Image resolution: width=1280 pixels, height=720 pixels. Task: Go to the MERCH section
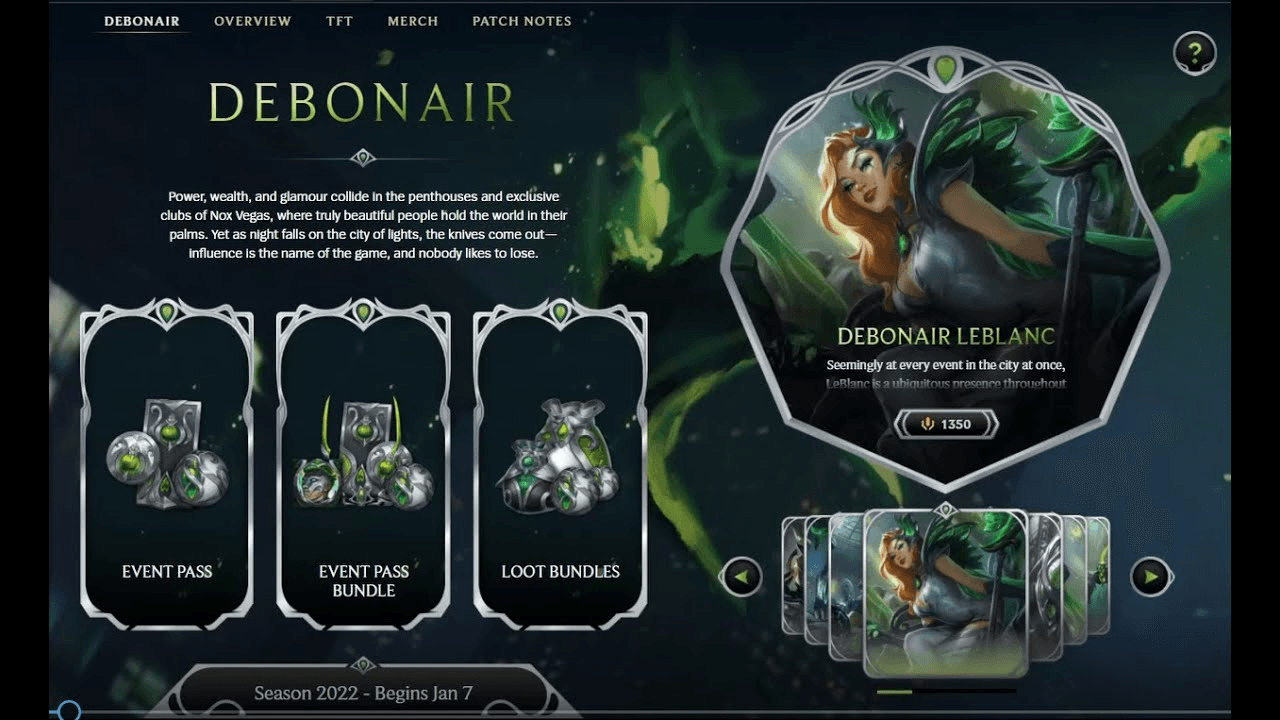[x=412, y=21]
